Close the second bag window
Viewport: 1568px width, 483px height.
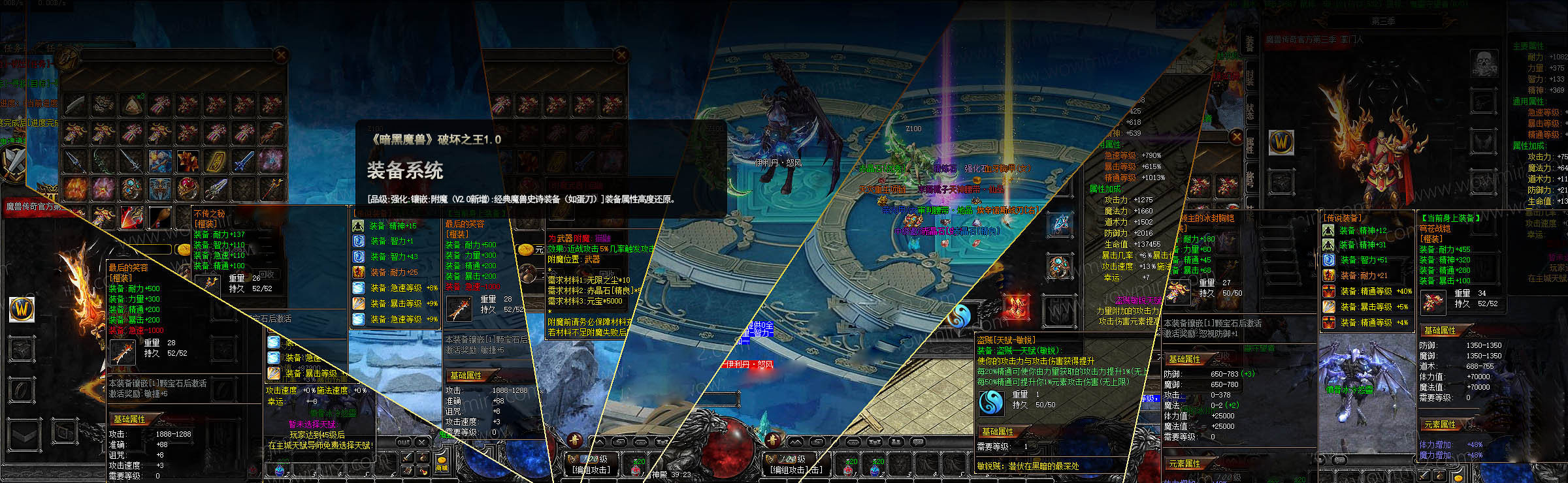(621, 55)
